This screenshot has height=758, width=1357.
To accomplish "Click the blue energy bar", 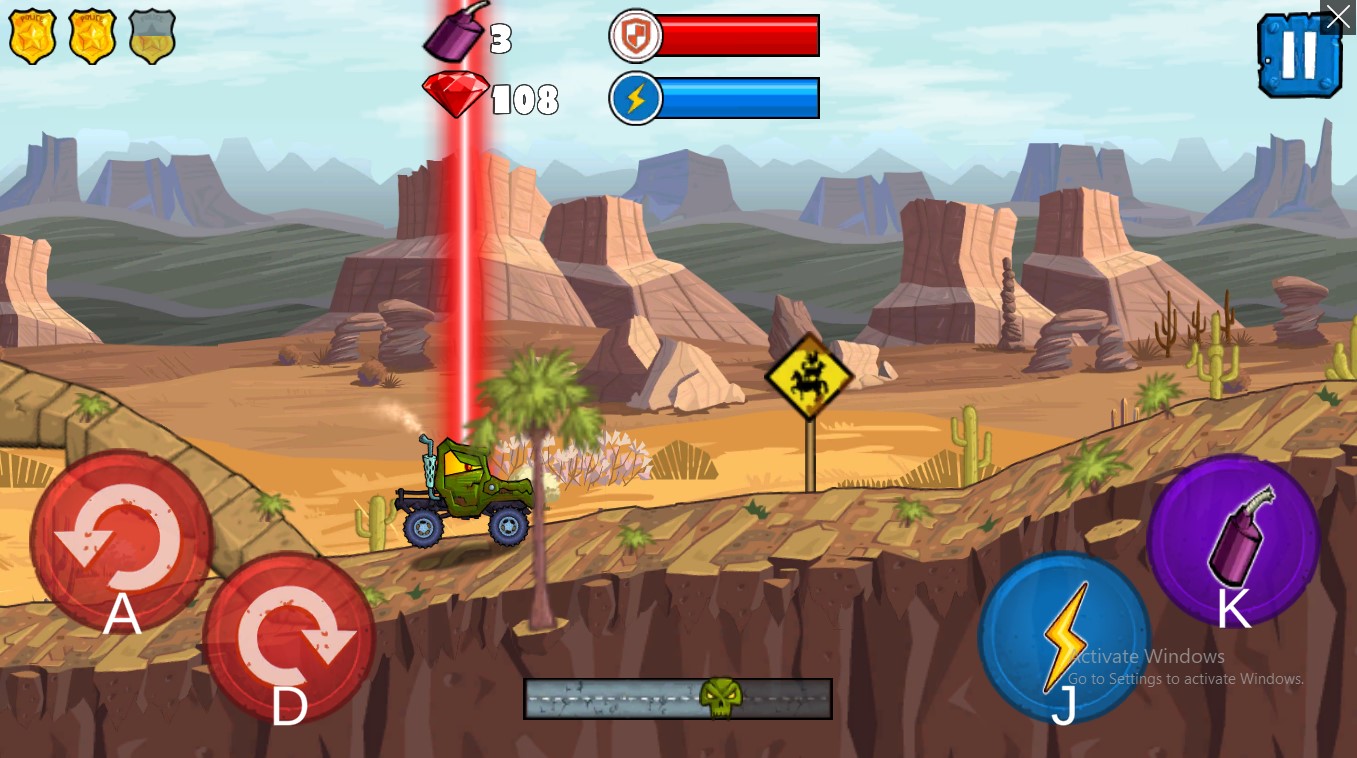I will coord(740,98).
